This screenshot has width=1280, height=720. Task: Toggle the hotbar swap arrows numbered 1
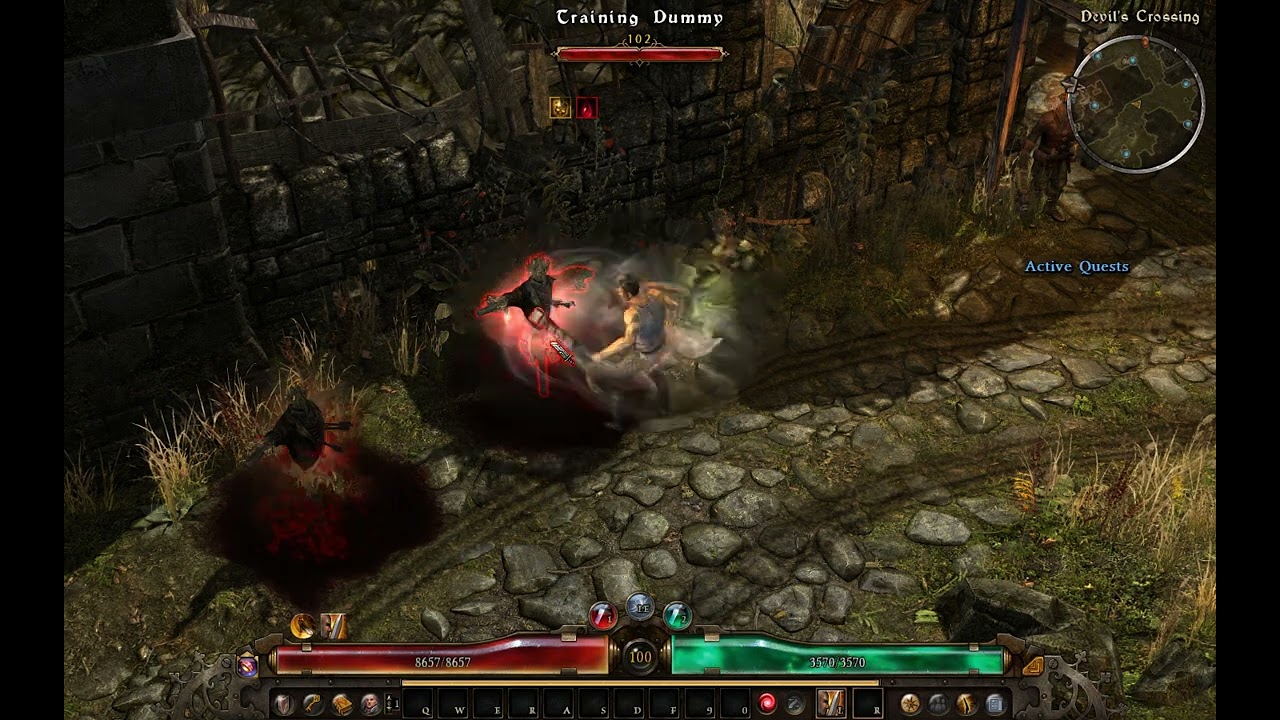click(392, 703)
